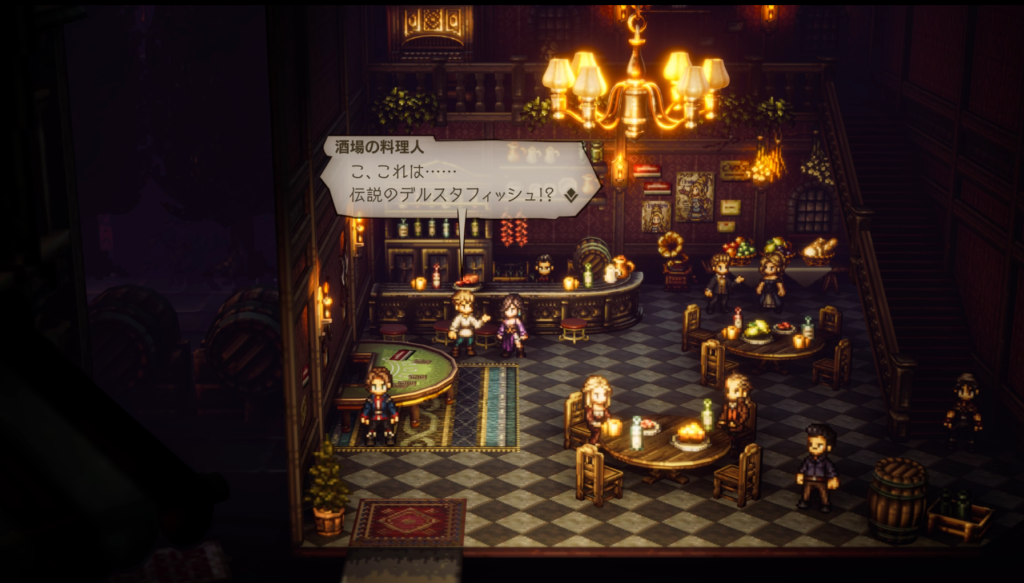Screen dimensions: 1024x583
Task: Click the dialogue advance arrow indicator
Action: pyautogui.click(x=570, y=196)
